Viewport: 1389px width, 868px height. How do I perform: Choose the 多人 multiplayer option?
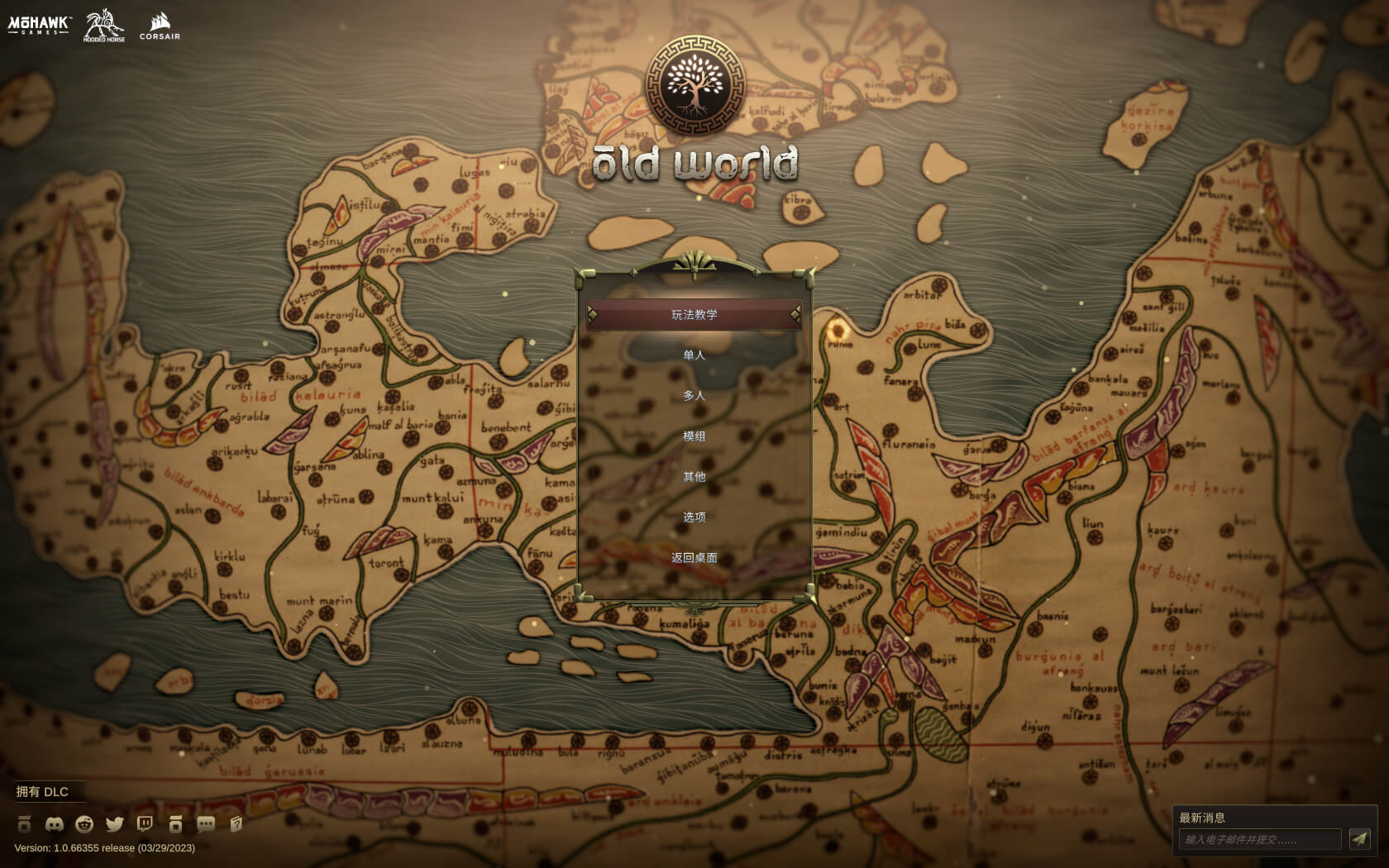pyautogui.click(x=694, y=396)
